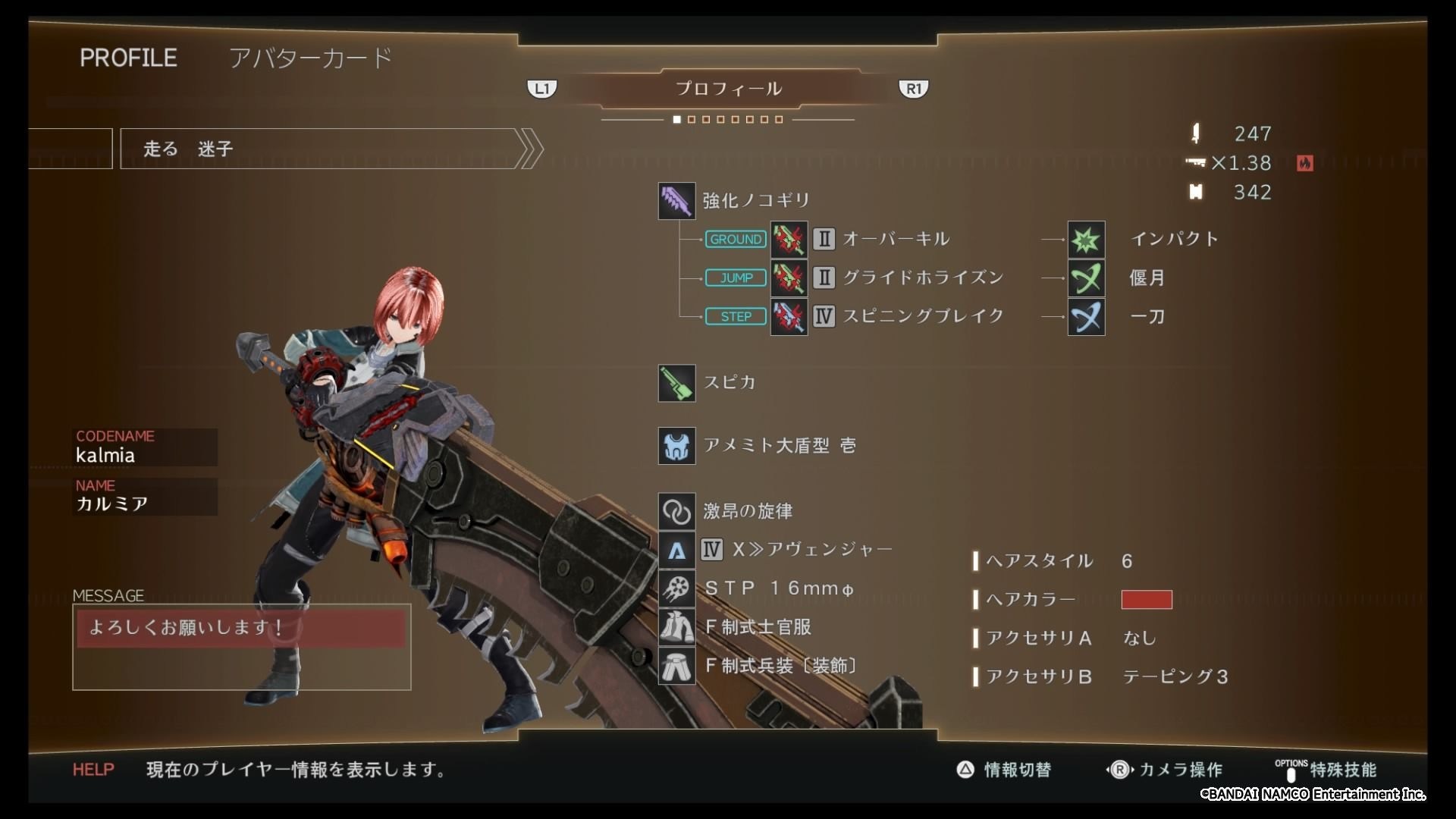Toggle the JUMP combo slot
The image size is (1456, 819).
click(x=735, y=278)
